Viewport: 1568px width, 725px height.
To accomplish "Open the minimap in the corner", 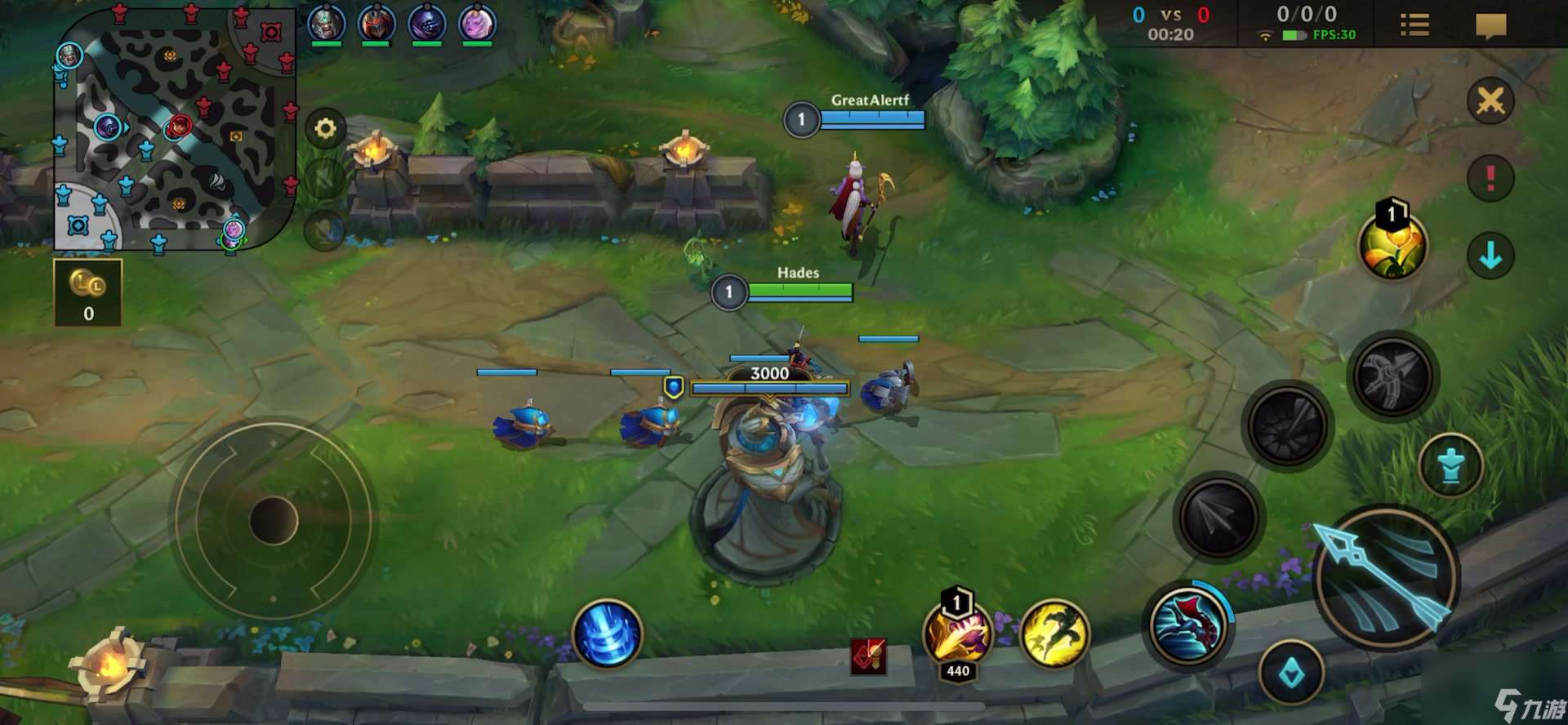I will [x=175, y=129].
